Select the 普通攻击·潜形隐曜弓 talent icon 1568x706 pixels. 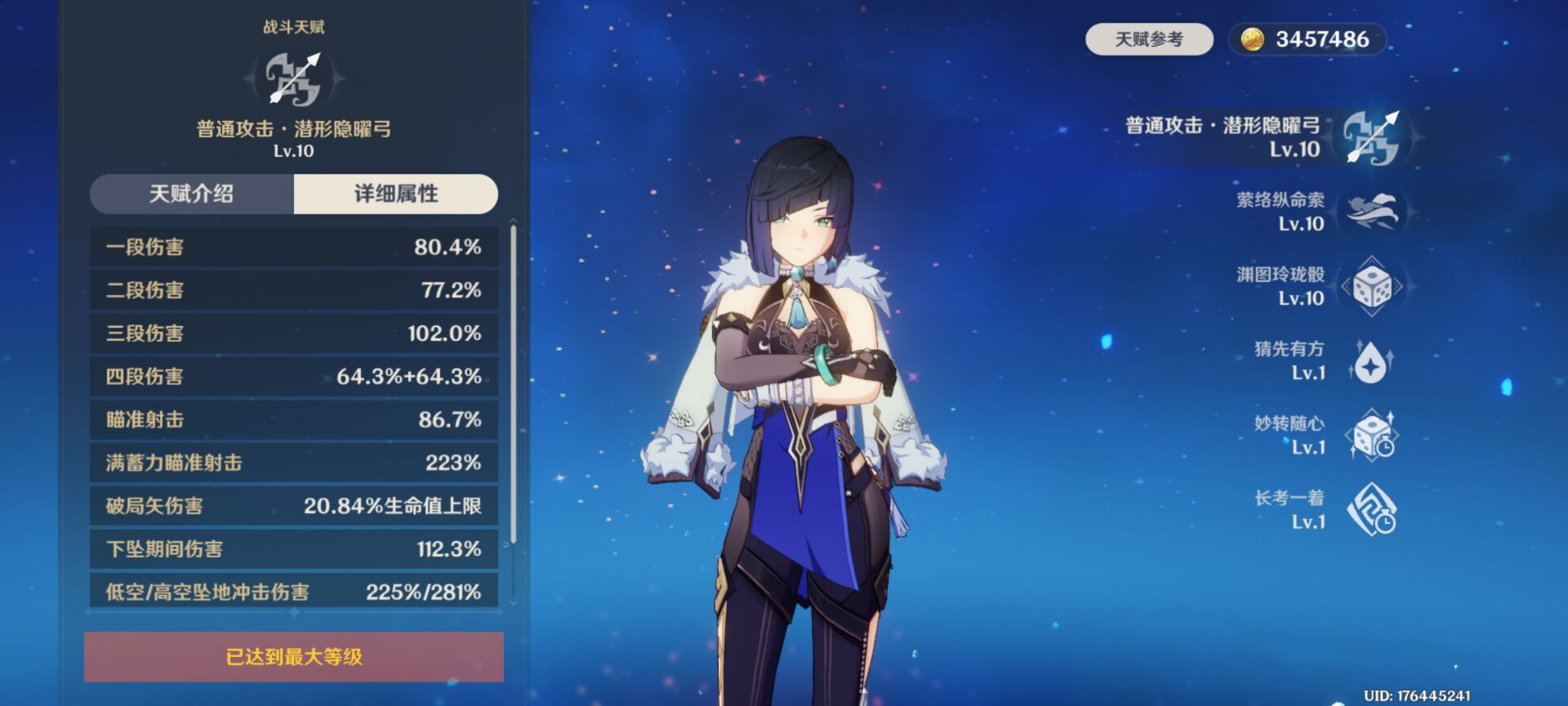(x=1371, y=137)
